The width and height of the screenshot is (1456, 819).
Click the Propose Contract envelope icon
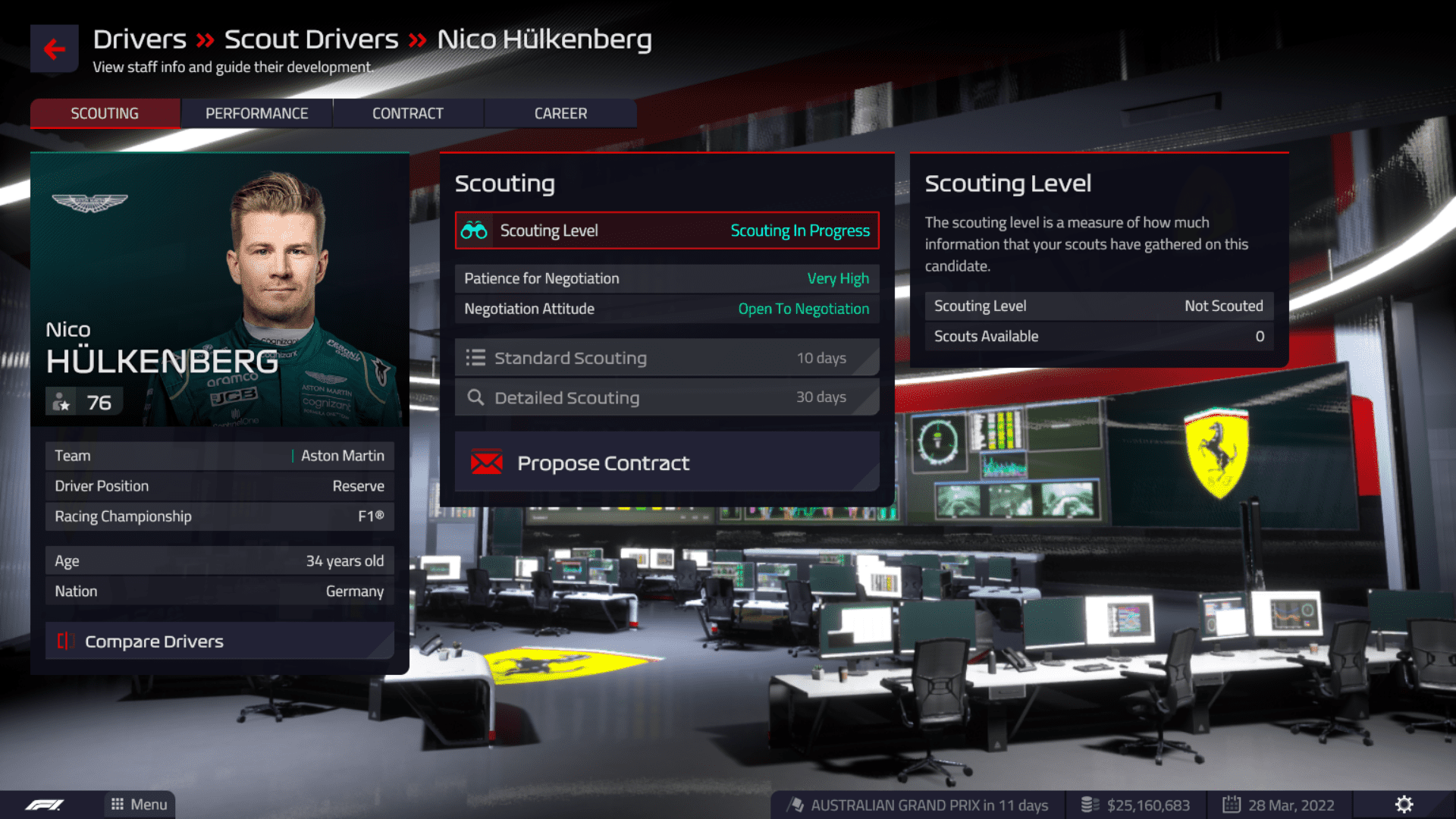(485, 462)
